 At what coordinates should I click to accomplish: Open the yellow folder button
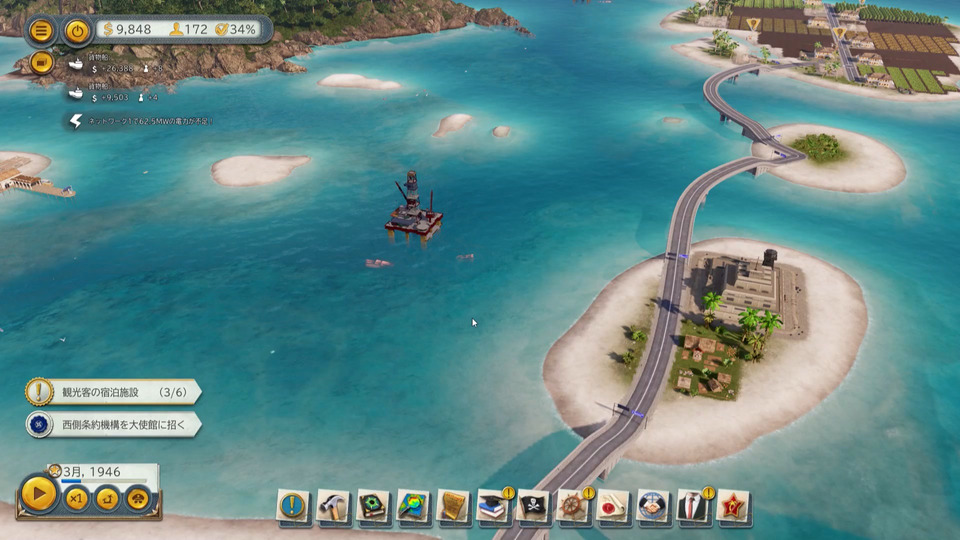tap(41, 62)
